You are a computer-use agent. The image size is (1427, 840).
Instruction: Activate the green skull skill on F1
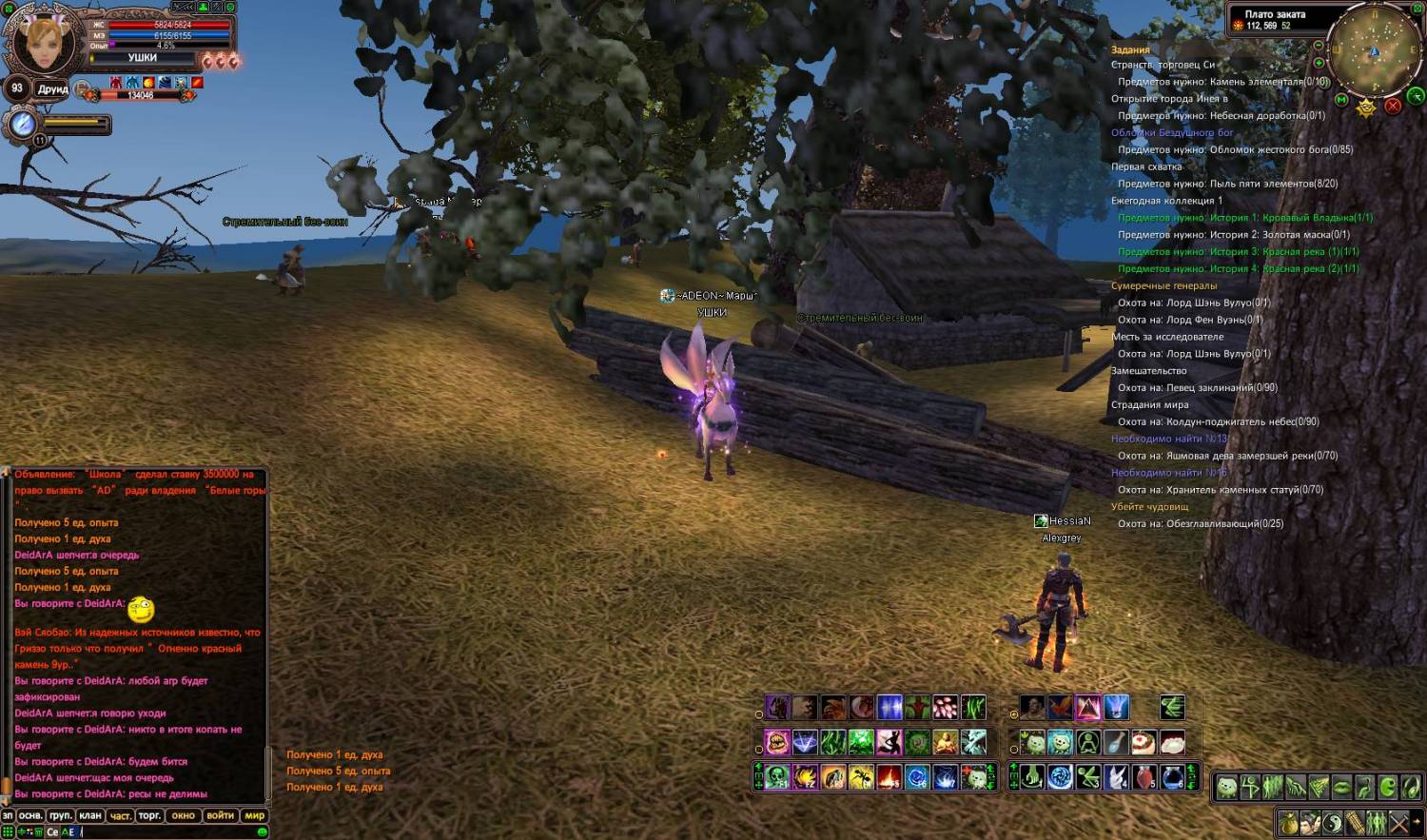777,777
